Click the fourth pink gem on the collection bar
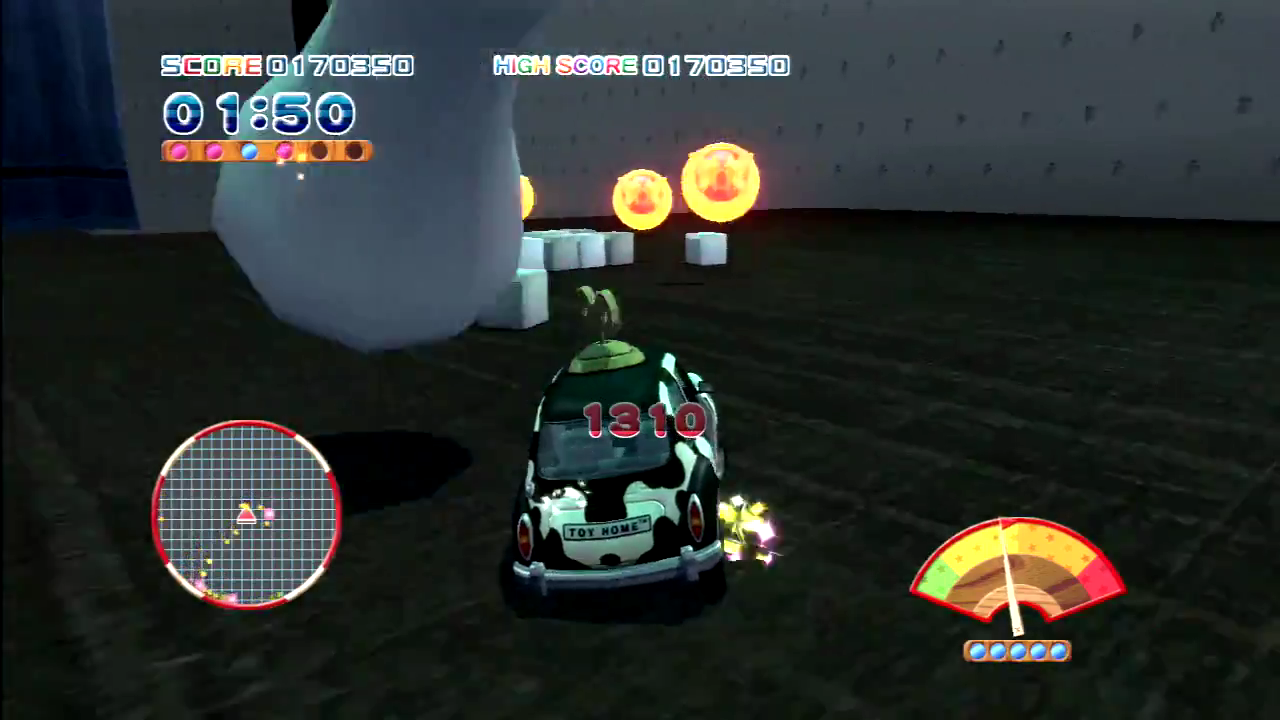The width and height of the screenshot is (1280, 720). [x=284, y=151]
